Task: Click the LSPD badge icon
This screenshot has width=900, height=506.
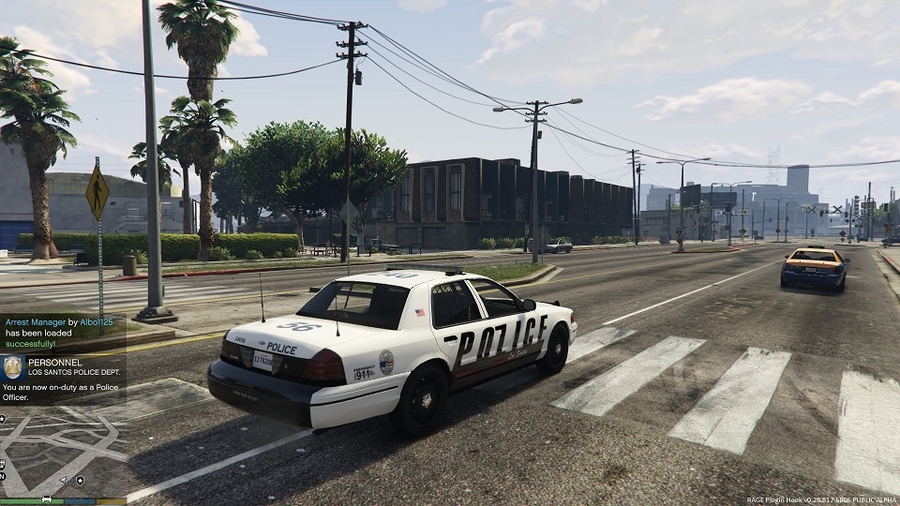Action: point(13,366)
